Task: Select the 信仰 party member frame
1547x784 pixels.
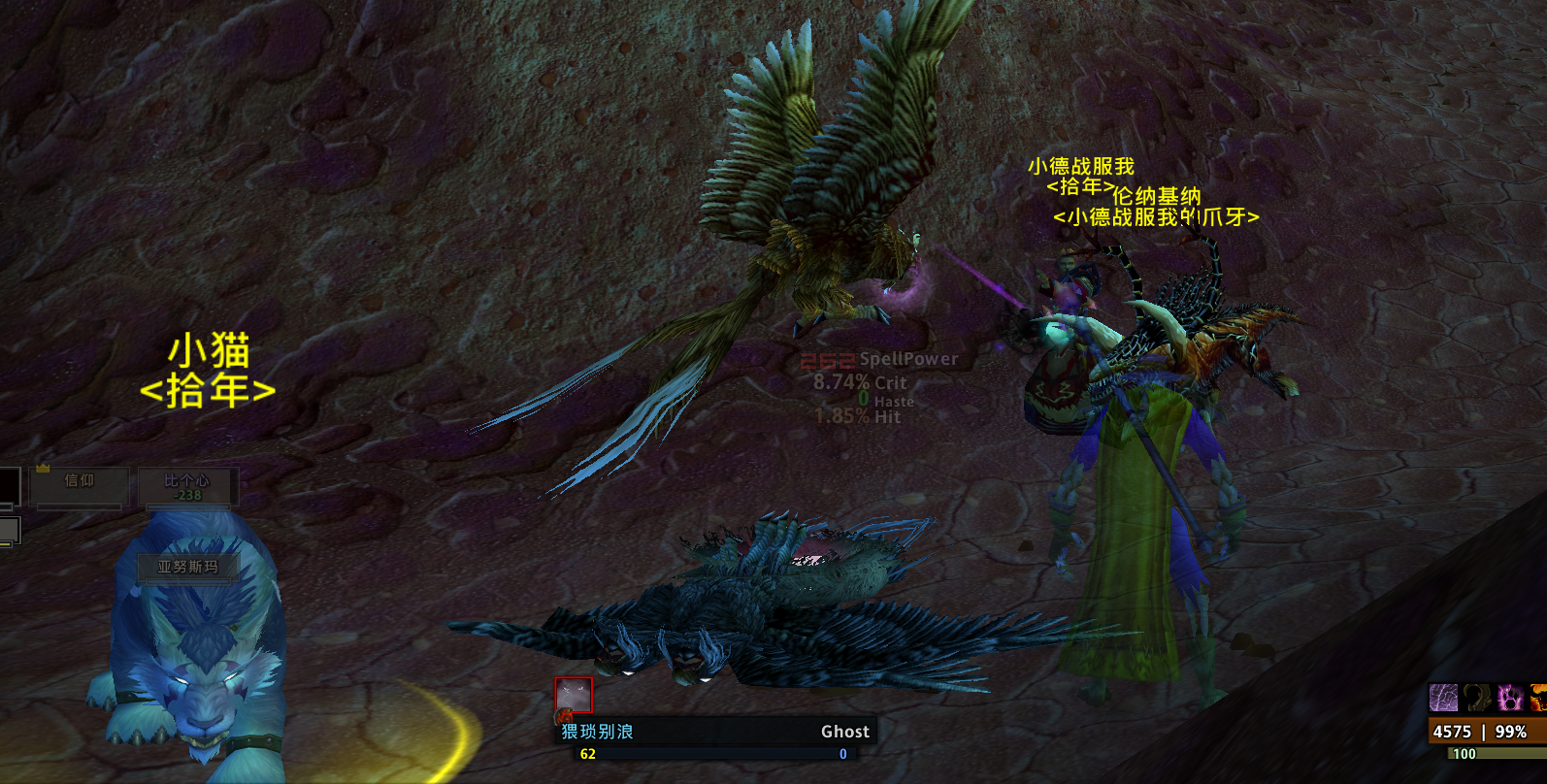Action: point(80,486)
